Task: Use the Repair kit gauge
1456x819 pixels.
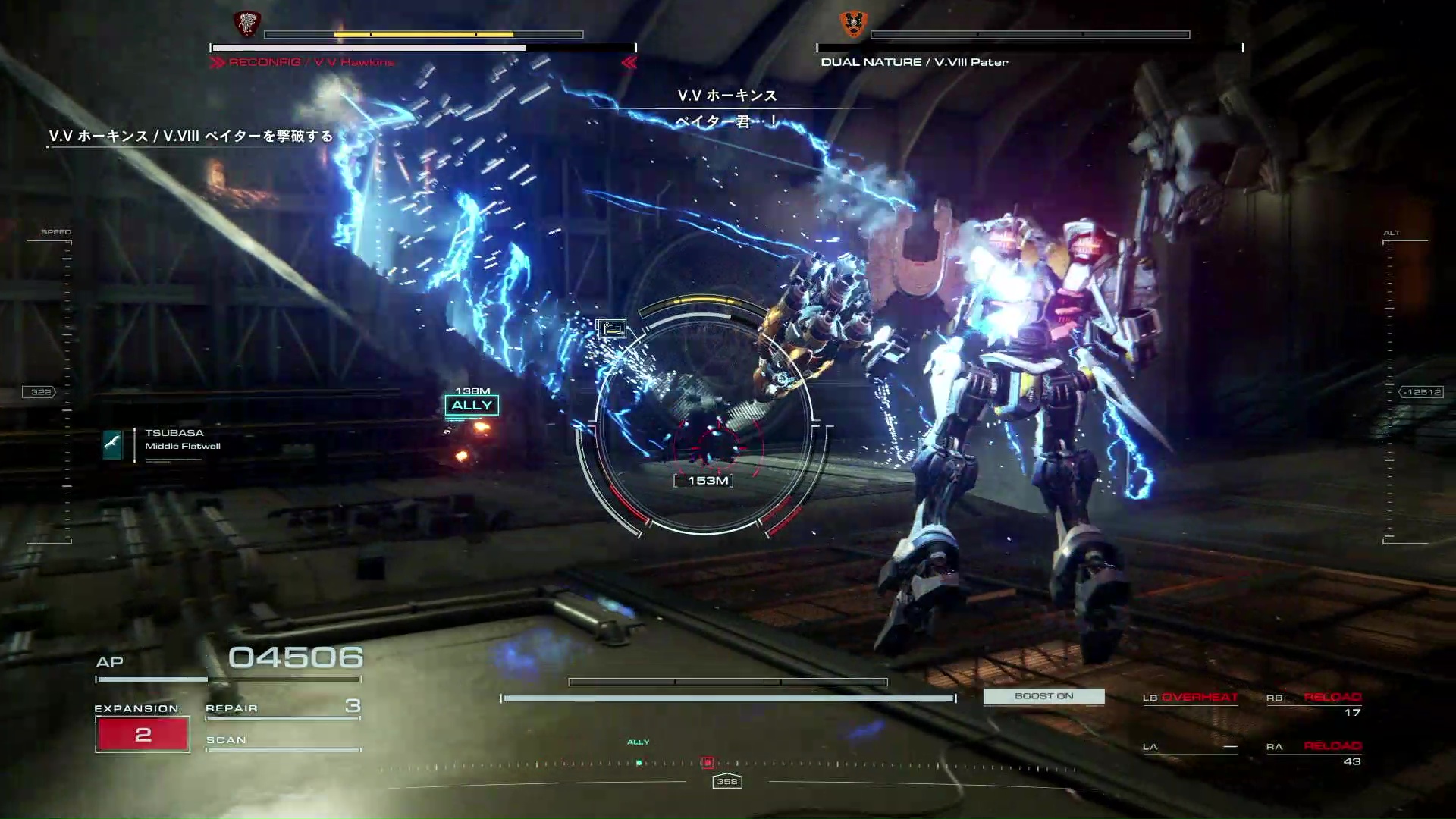Action: (x=282, y=709)
